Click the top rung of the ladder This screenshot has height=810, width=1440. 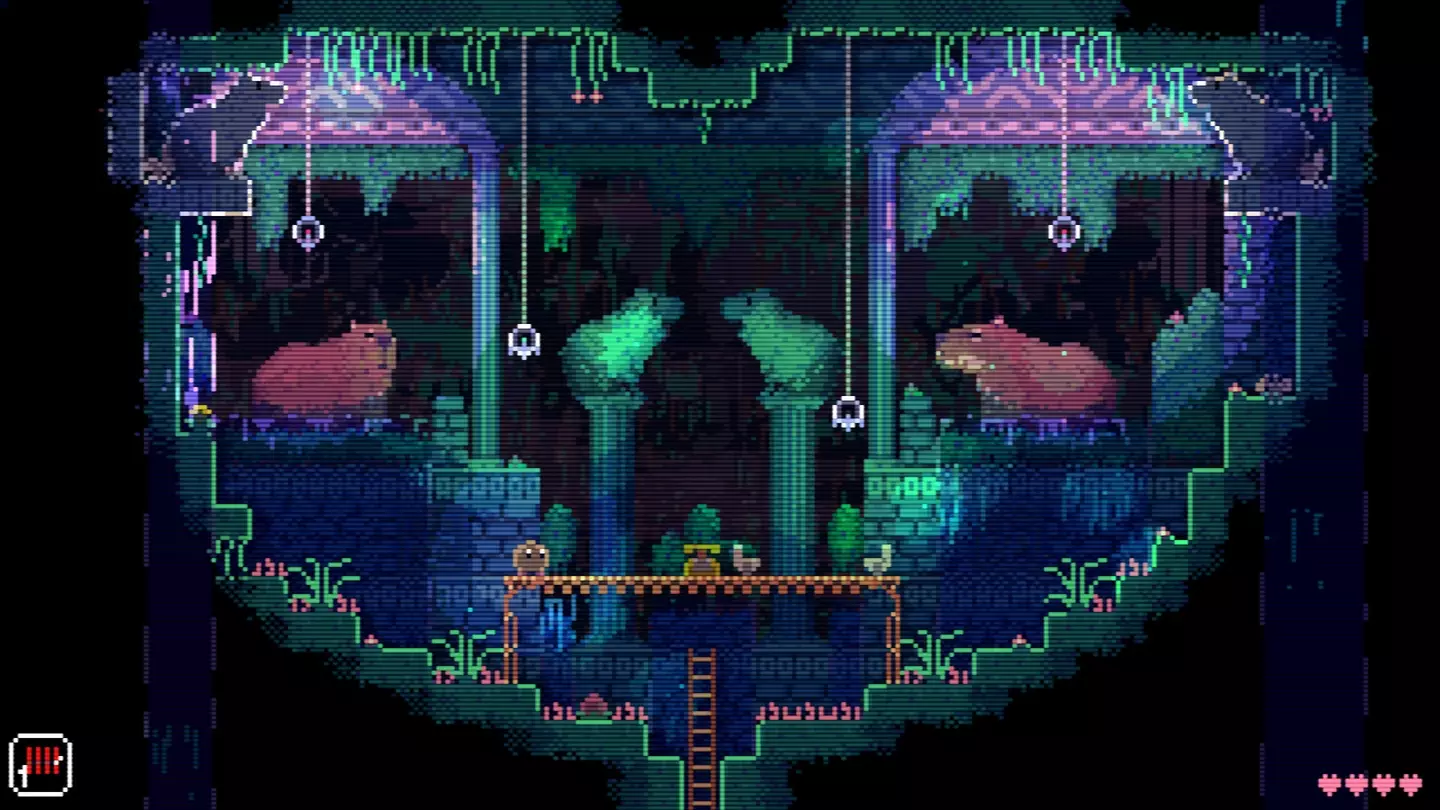click(x=700, y=660)
